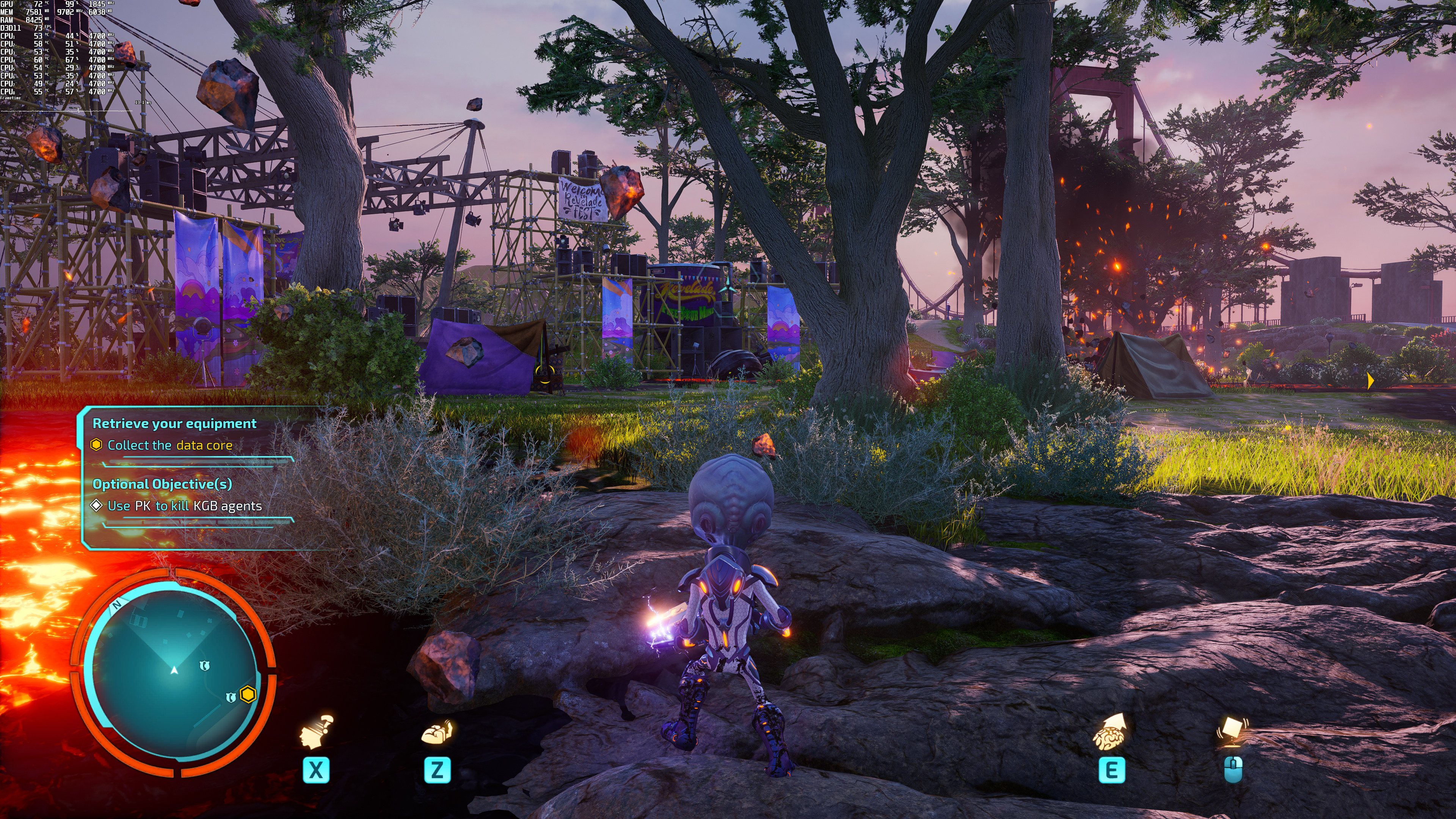
Task: Click the yellow objective arrow at the screen edge
Action: (1370, 381)
